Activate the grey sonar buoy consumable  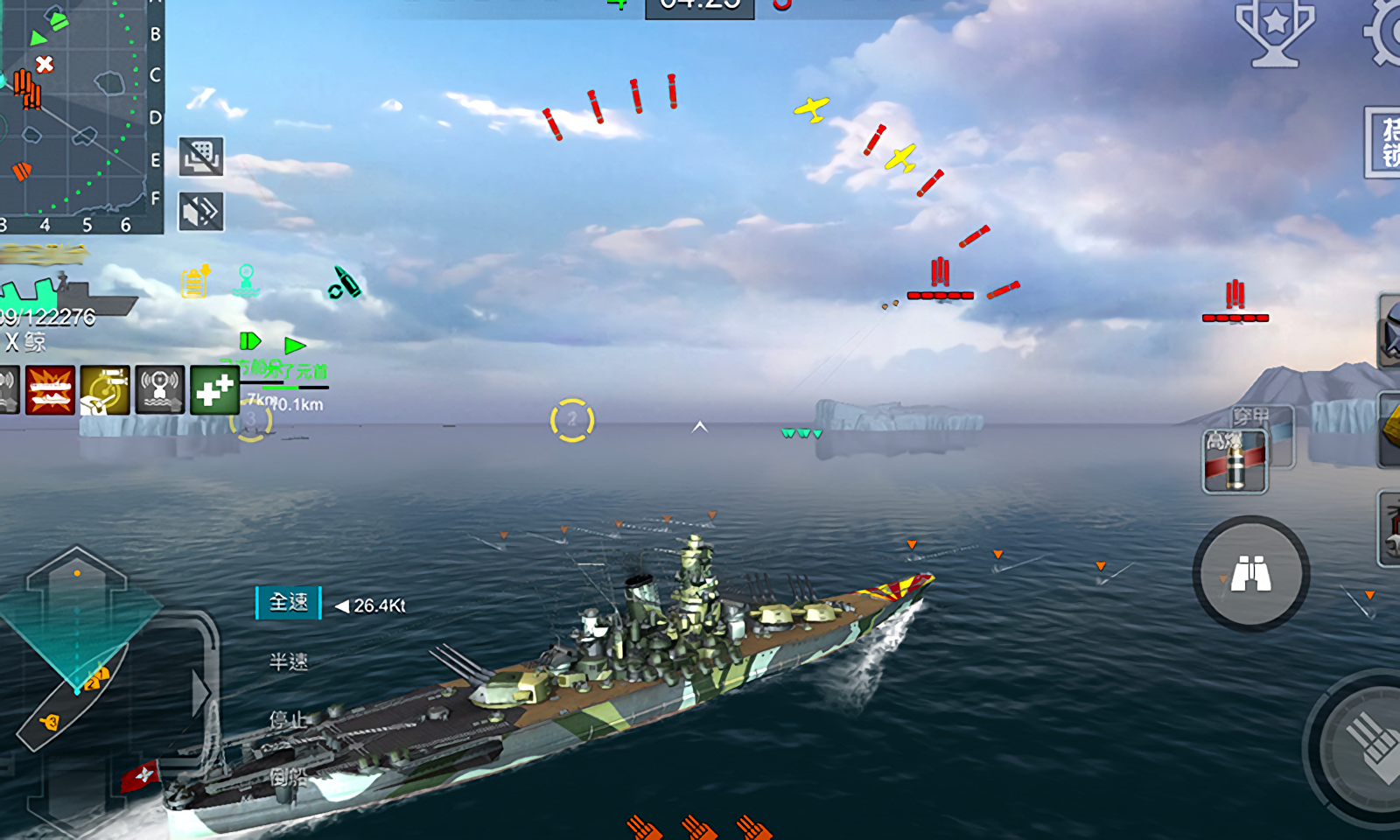[x=159, y=390]
